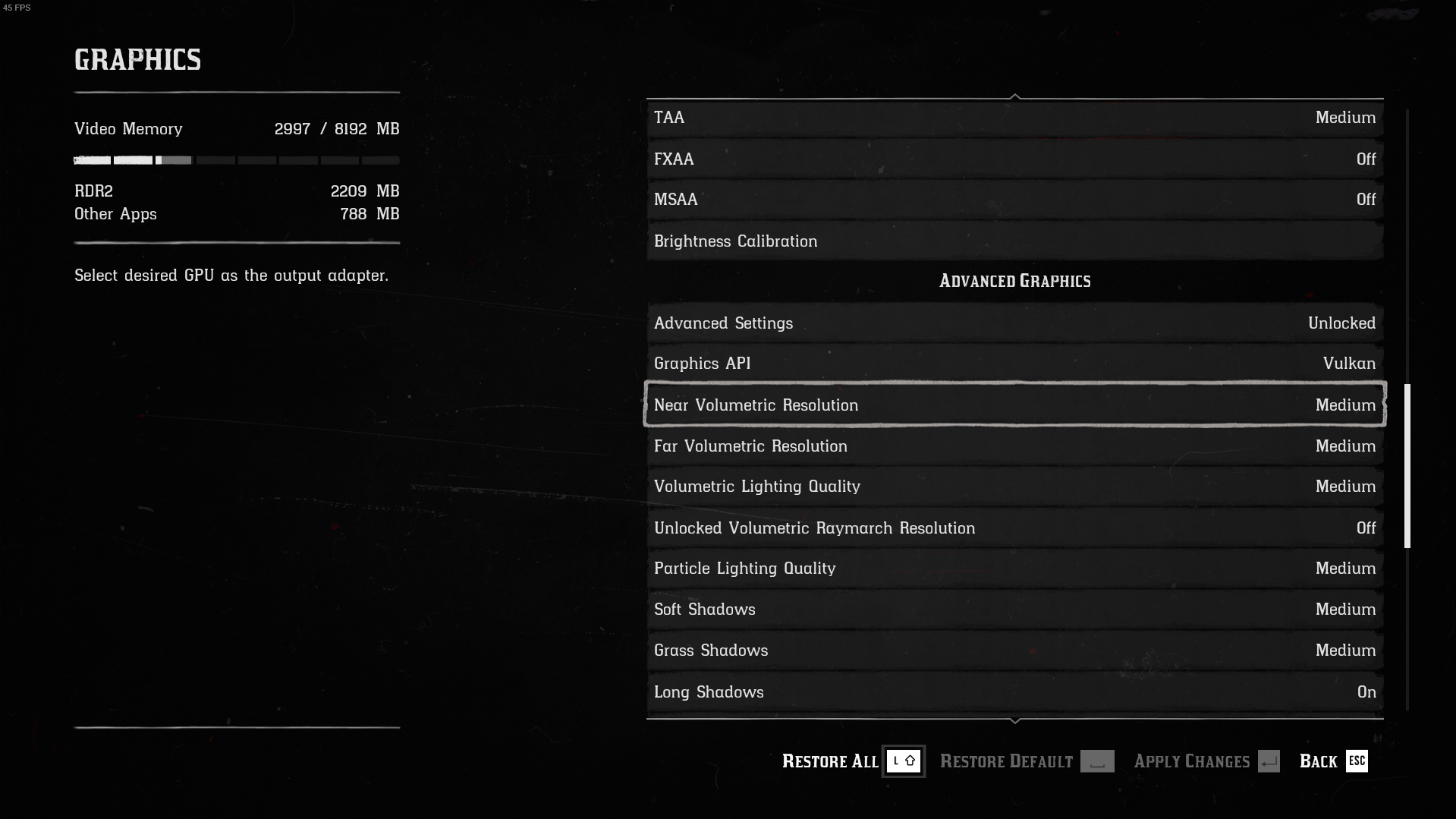Switch the Graphics API option
This screenshot has width=1456, height=819.
point(1014,364)
